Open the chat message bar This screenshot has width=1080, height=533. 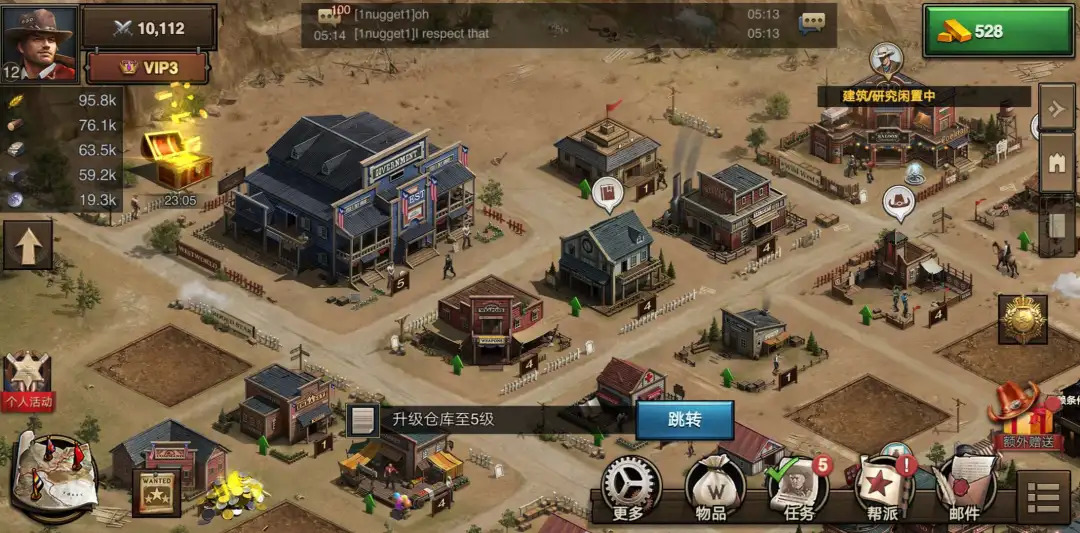pyautogui.click(x=570, y=25)
